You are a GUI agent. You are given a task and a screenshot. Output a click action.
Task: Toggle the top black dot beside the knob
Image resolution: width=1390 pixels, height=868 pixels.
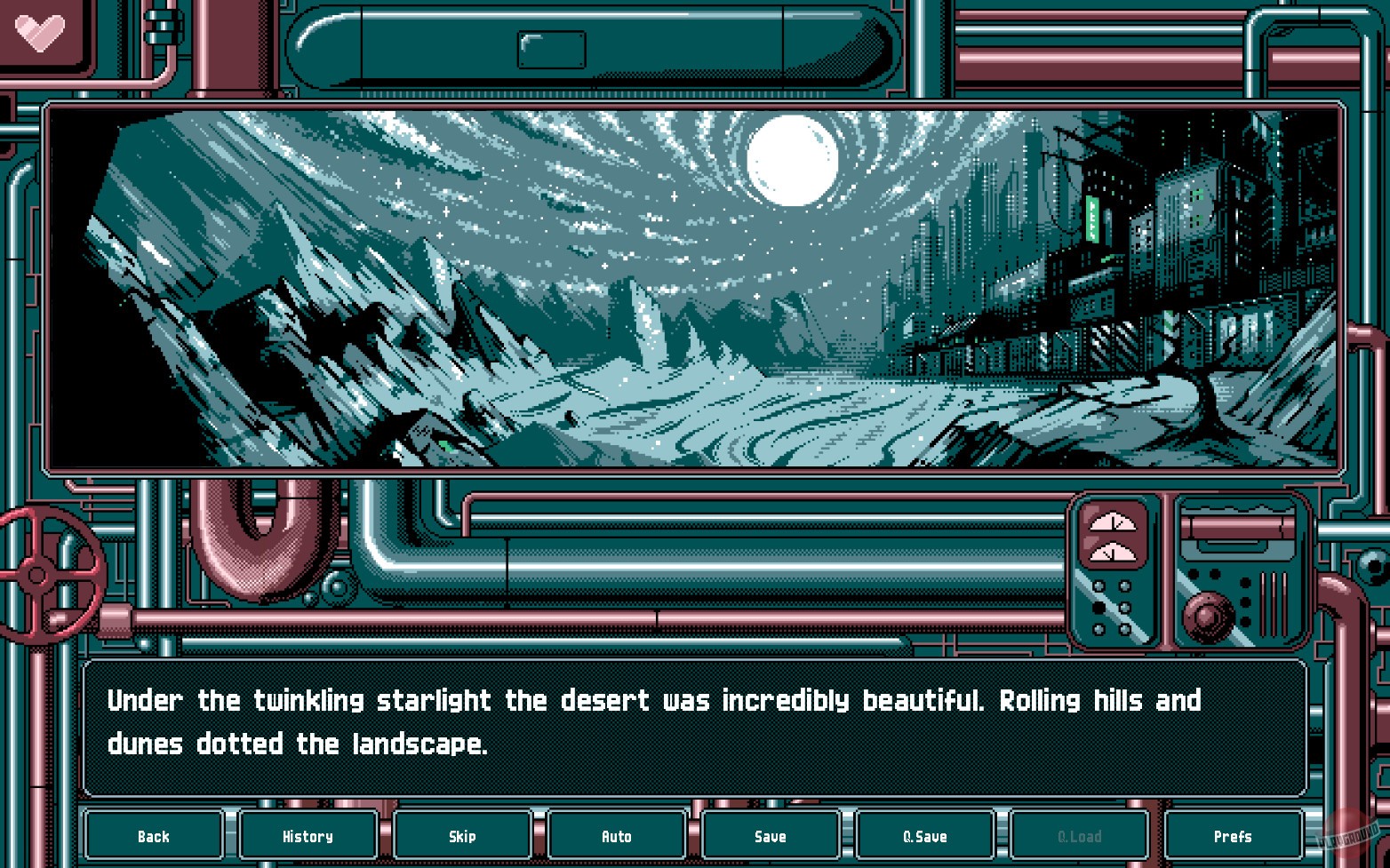click(1246, 580)
